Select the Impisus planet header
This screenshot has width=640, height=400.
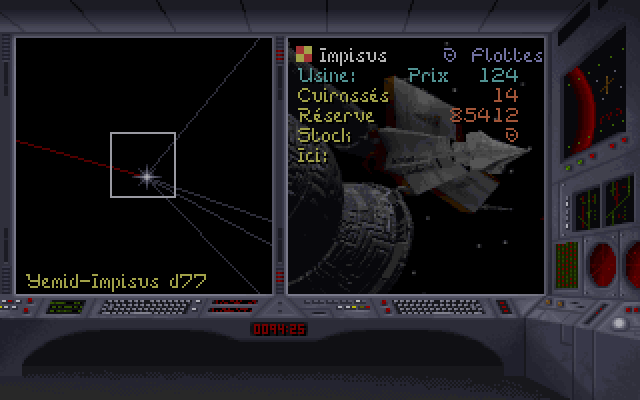(352, 56)
